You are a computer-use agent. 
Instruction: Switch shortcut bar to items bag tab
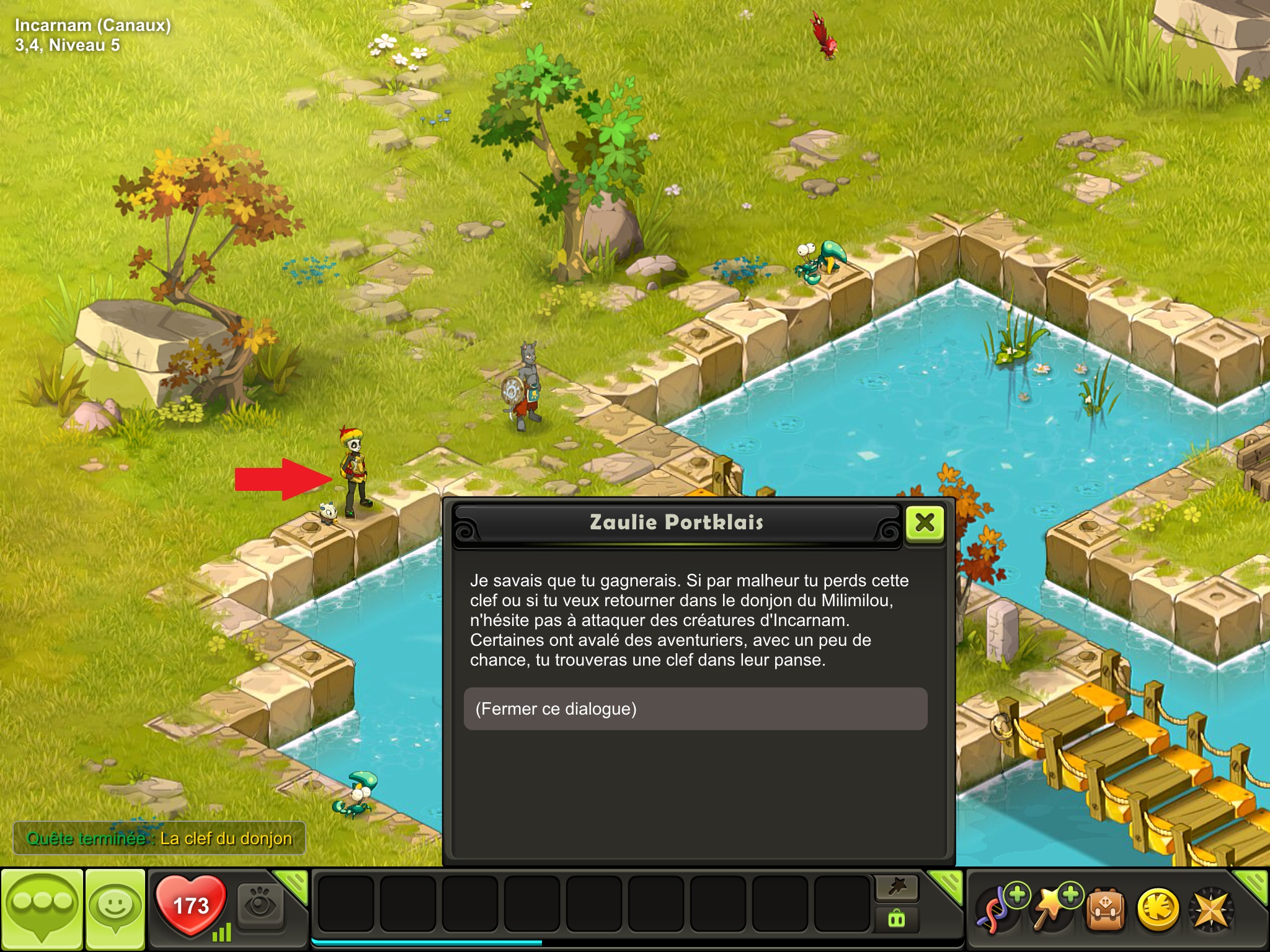897,919
